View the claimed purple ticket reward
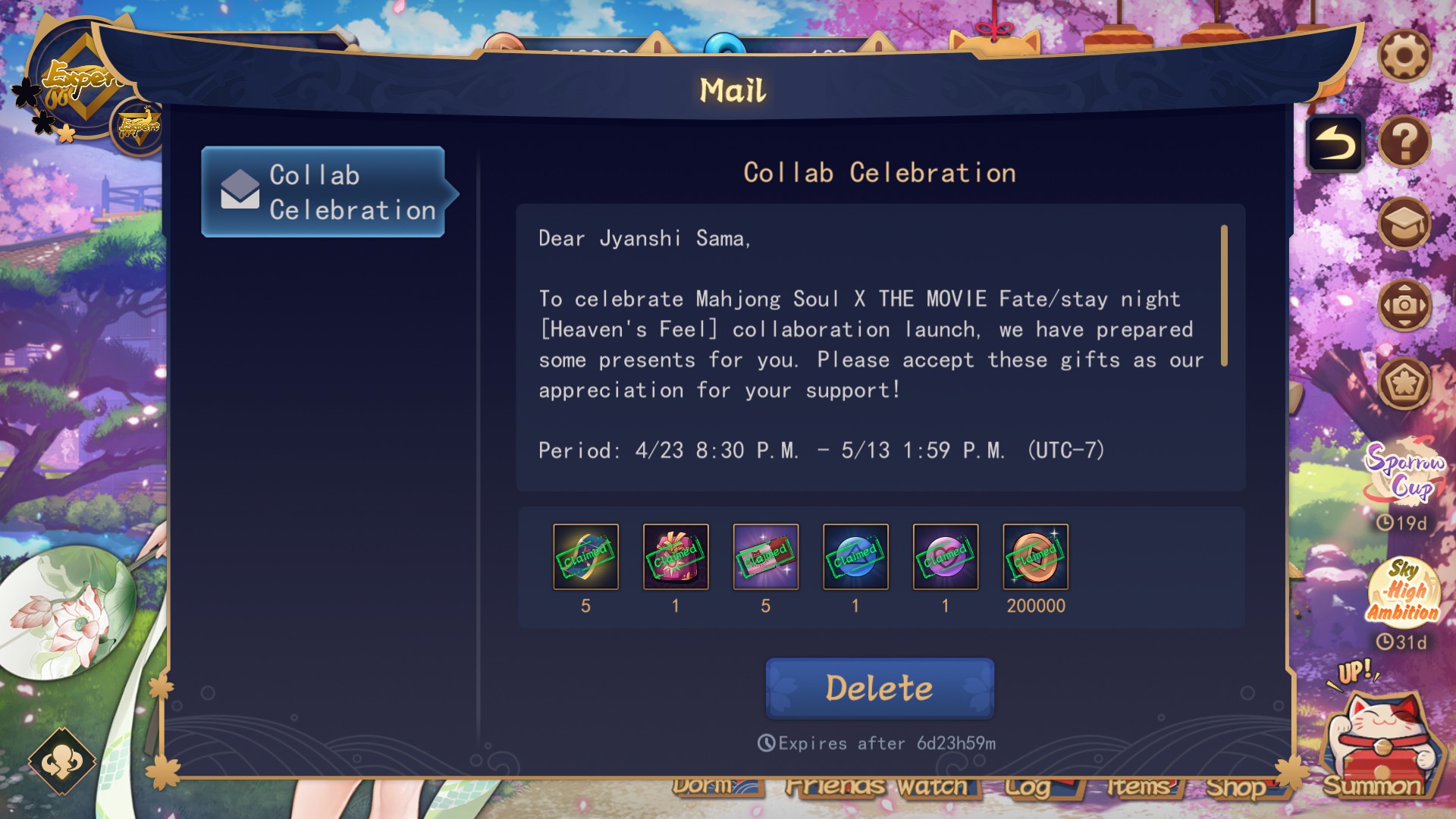This screenshot has width=1456, height=819. click(x=765, y=557)
